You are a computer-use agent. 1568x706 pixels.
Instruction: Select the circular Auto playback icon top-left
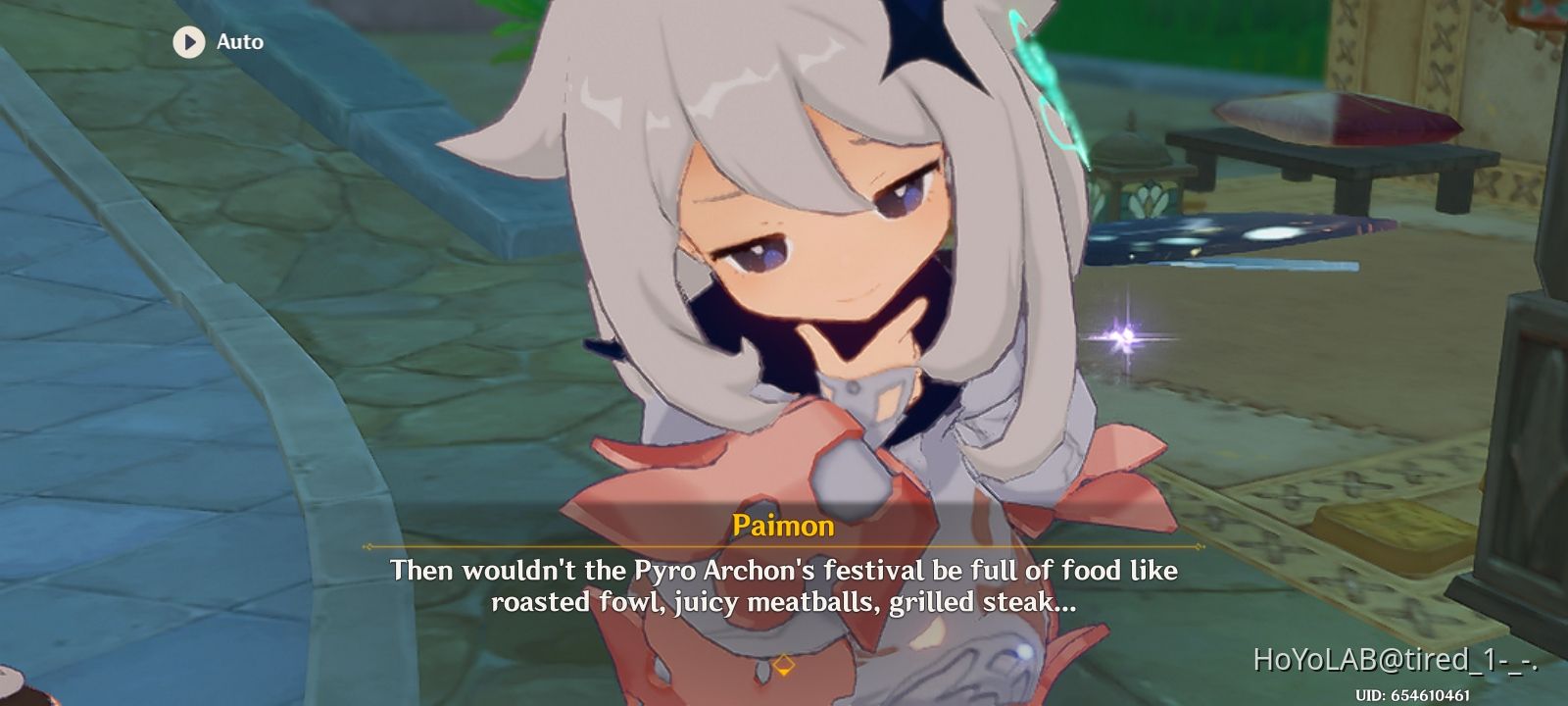click(188, 42)
